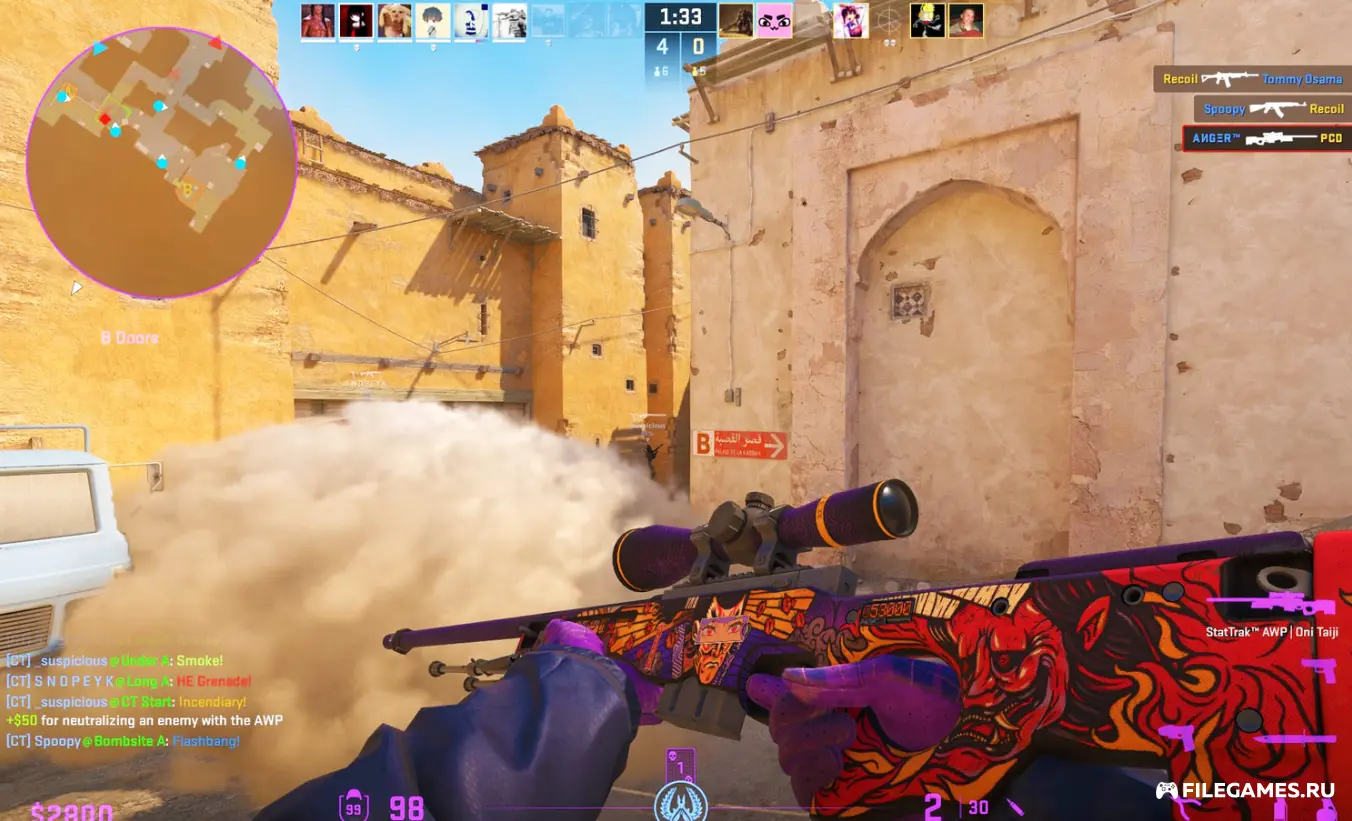1352x821 pixels.
Task: Choose the bayonet knife weapon icon
Action: (x=1294, y=739)
